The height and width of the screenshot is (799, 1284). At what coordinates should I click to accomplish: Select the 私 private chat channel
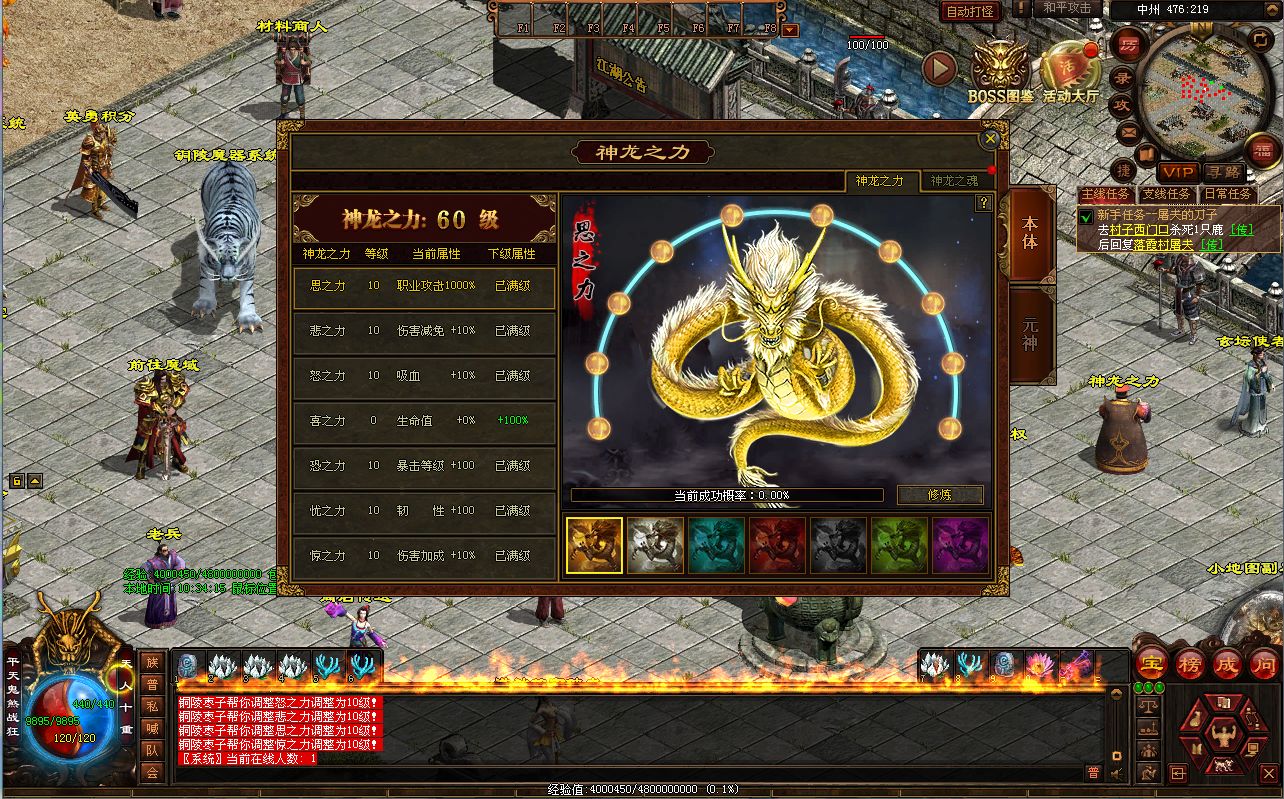coord(152,705)
